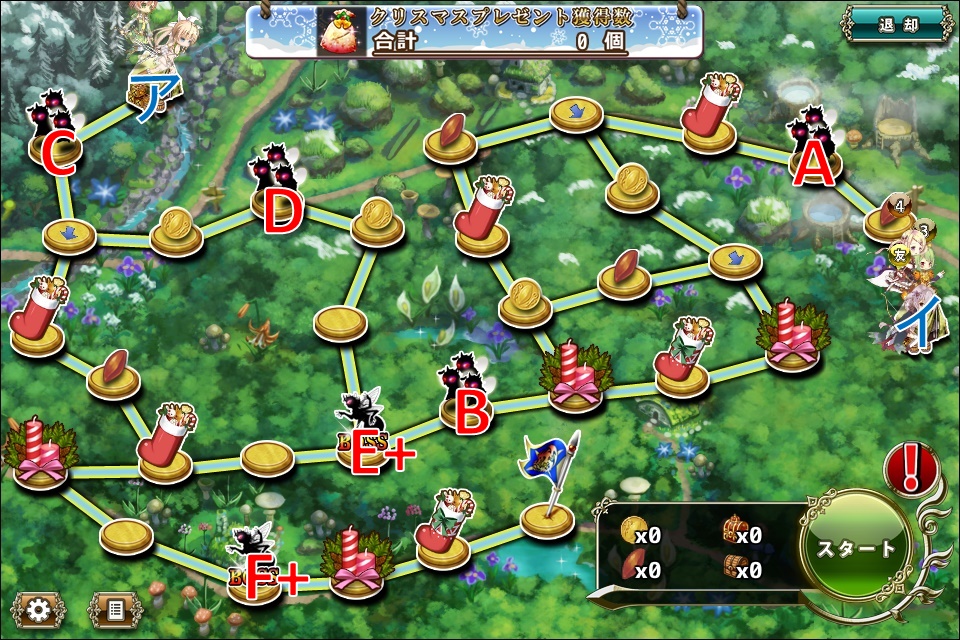Tap the red exclamation alert icon
960x640 pixels.
click(911, 468)
